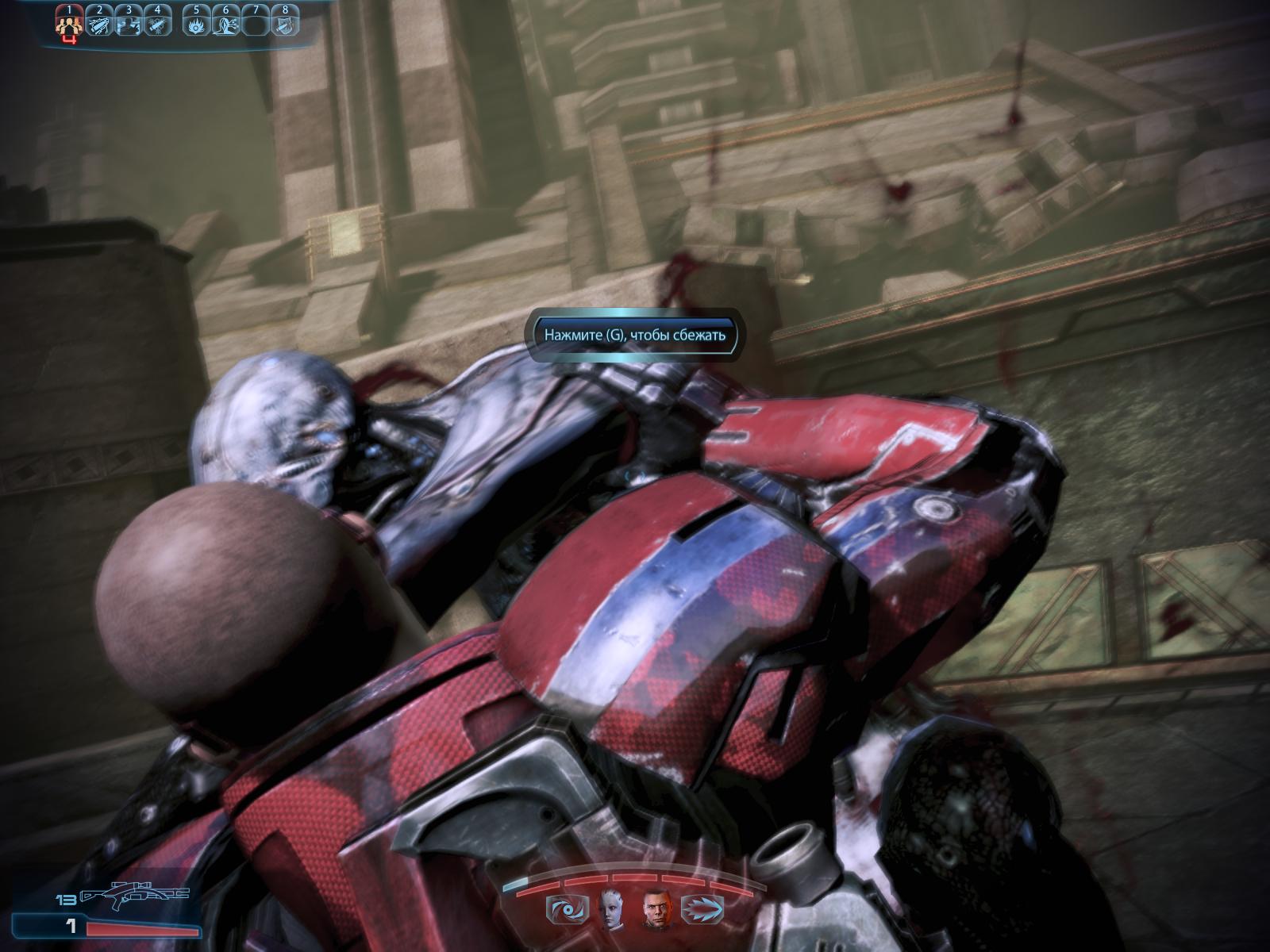Select the shielded-bullet ammo power in slot 8

click(x=284, y=25)
